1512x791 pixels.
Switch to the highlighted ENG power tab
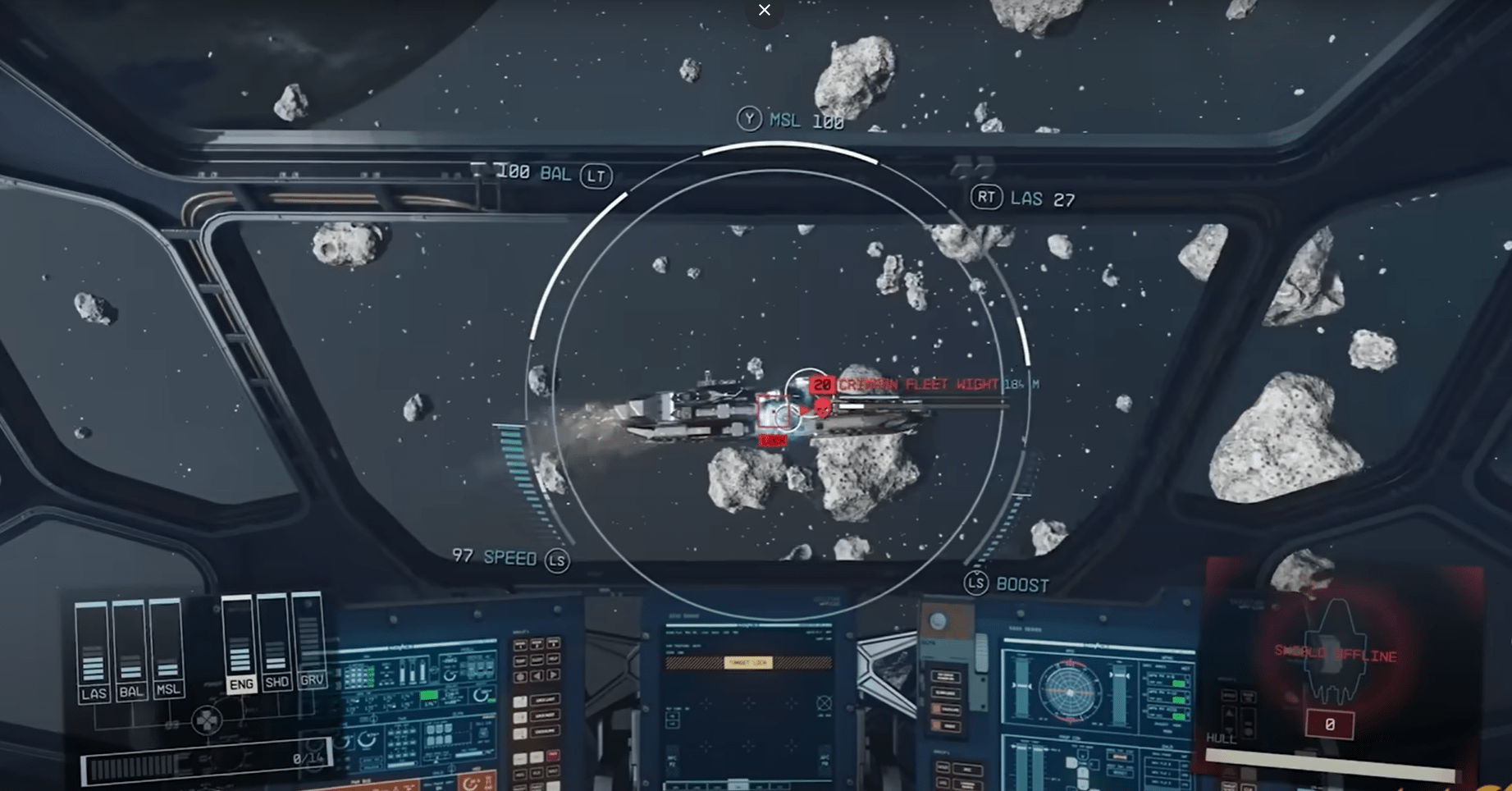tap(241, 682)
